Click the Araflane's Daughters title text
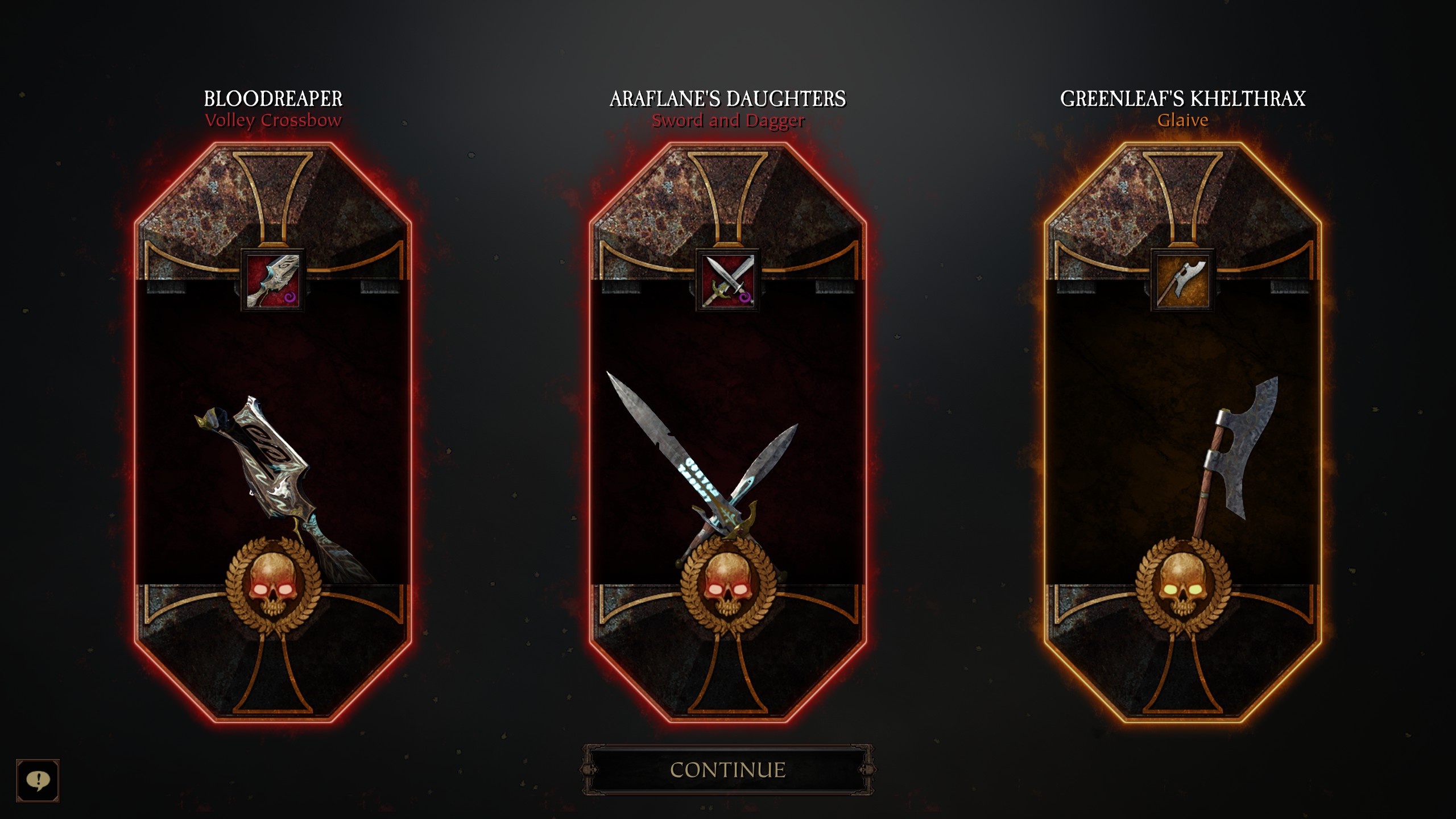The height and width of the screenshot is (819, 1456). point(728,98)
